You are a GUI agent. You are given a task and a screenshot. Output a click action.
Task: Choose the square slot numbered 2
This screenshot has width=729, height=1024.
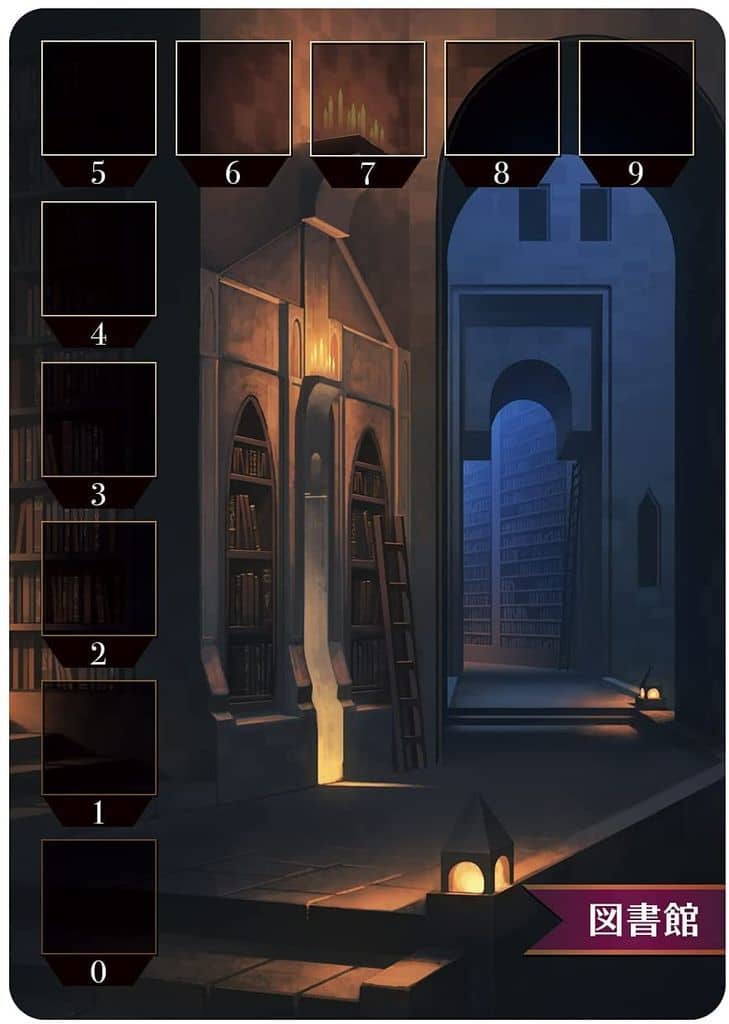98,578
